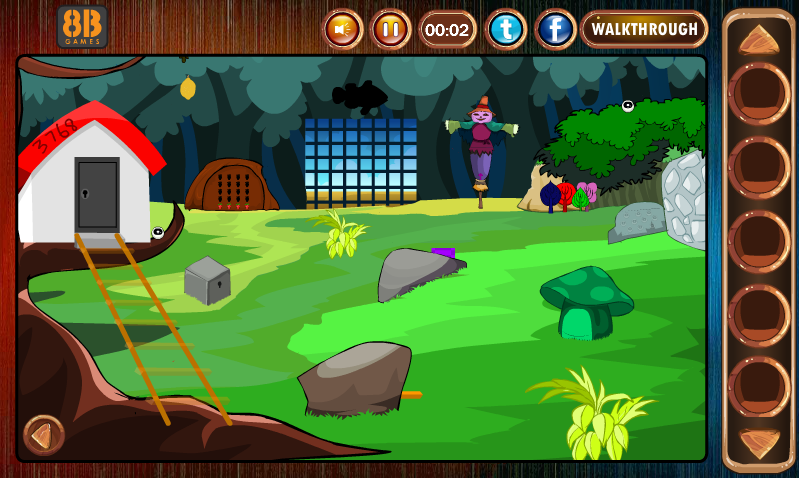Share on Twitter

(506, 29)
